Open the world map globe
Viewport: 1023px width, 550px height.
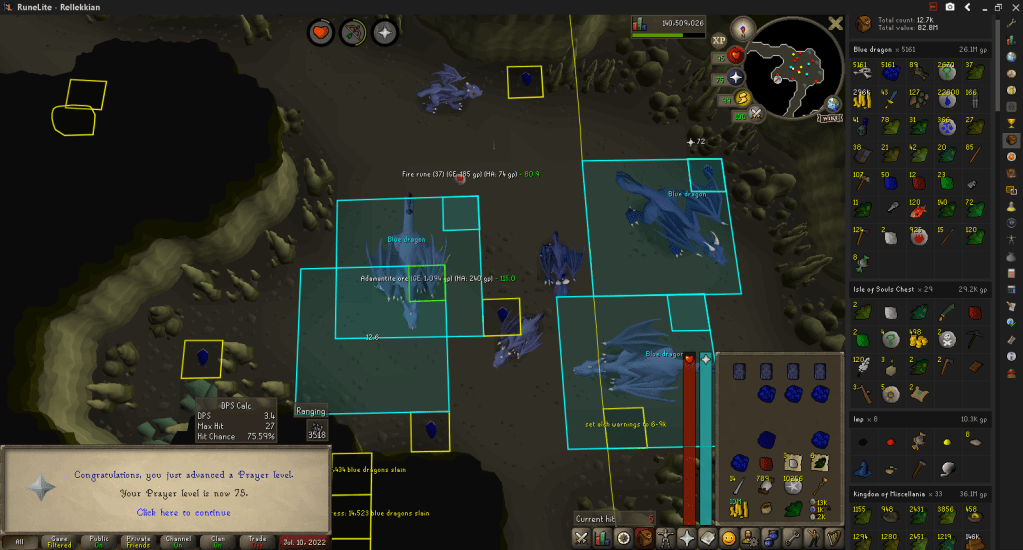[x=832, y=102]
